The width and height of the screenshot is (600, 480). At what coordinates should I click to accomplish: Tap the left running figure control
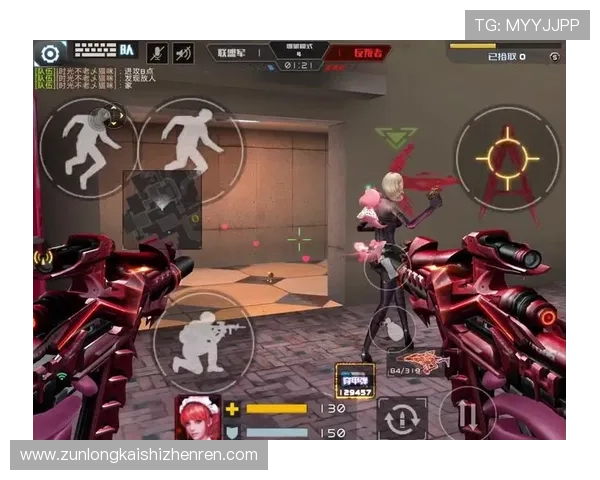point(88,143)
